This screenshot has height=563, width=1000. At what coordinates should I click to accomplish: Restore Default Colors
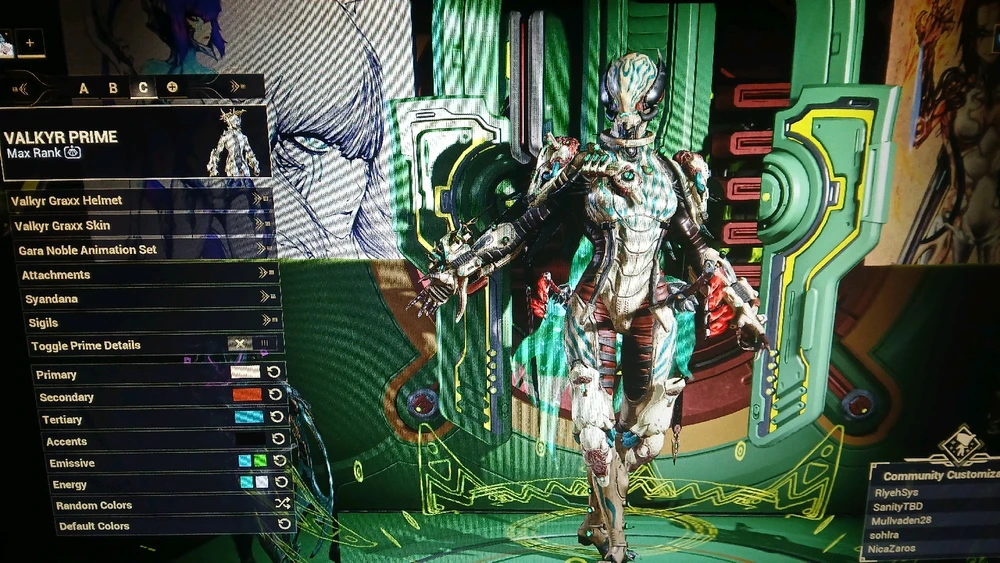click(x=170, y=526)
